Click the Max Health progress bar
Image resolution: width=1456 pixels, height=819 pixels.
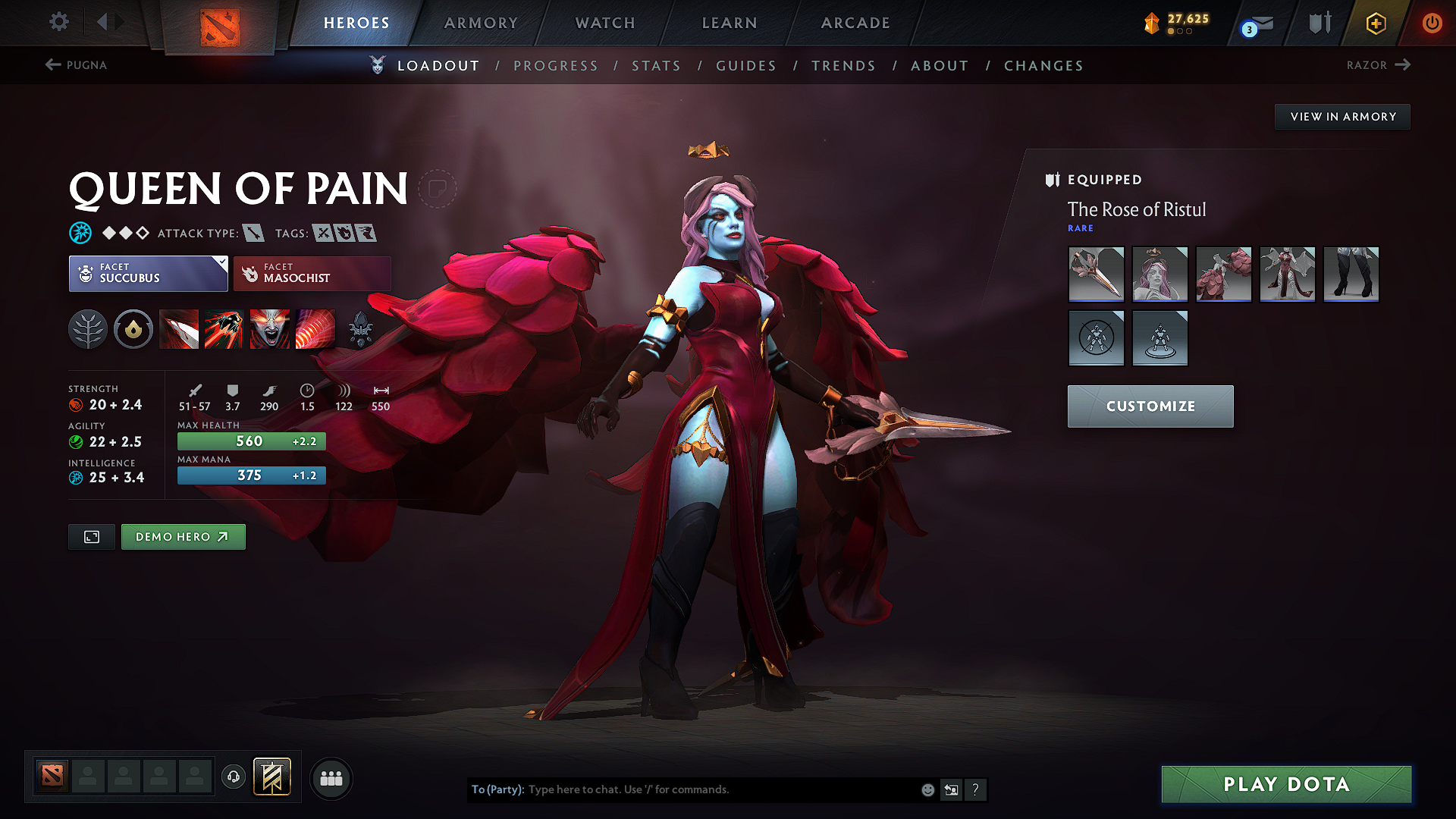251,441
